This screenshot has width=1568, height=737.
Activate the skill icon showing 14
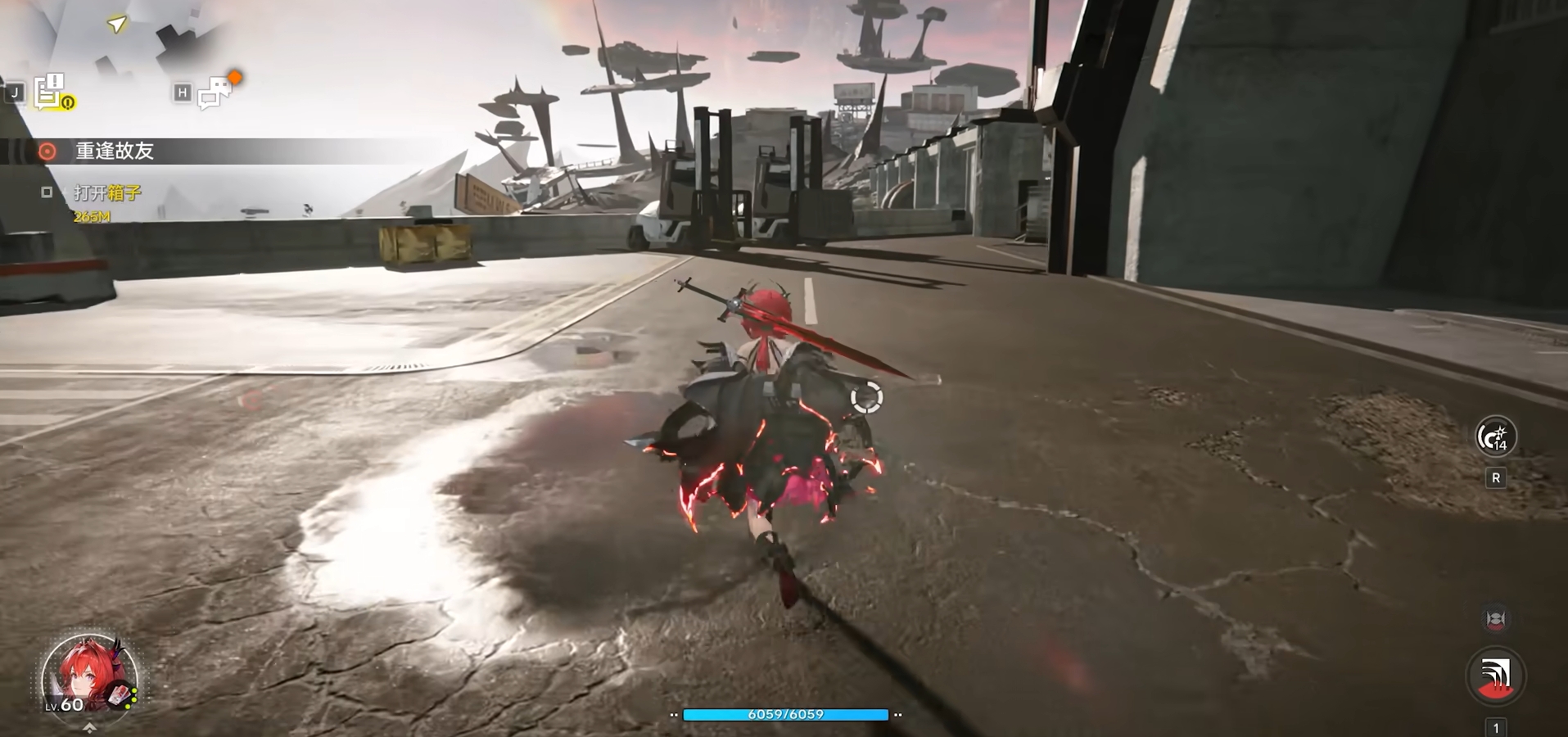(x=1495, y=436)
